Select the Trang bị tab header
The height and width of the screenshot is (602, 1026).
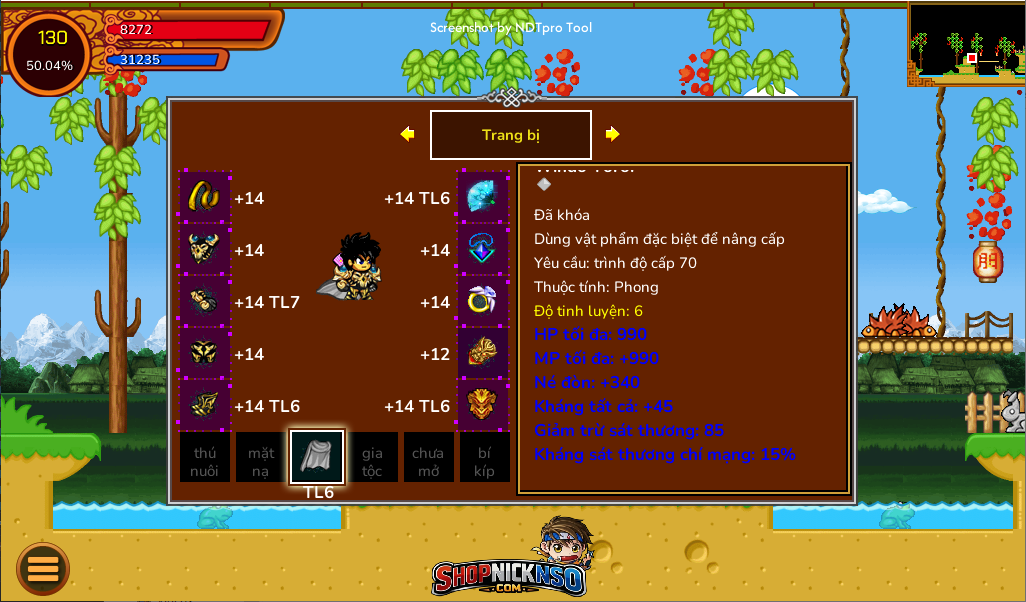tap(510, 135)
